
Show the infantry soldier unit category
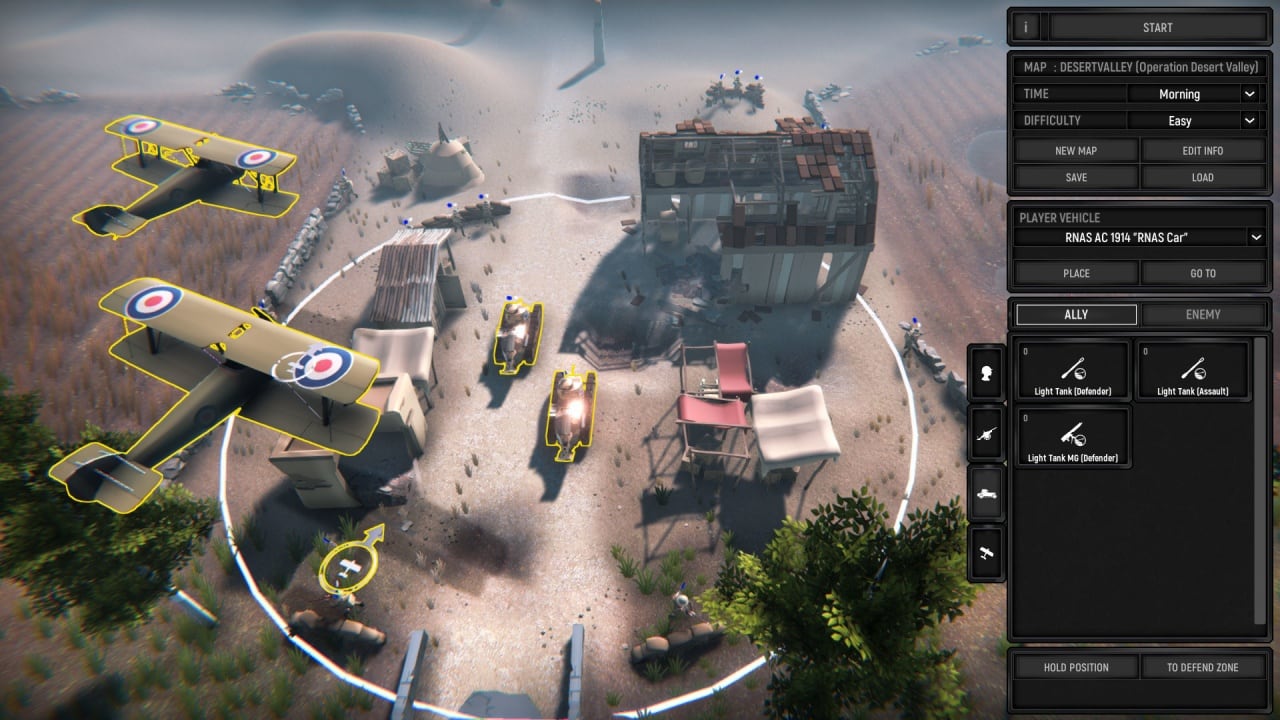[x=988, y=373]
